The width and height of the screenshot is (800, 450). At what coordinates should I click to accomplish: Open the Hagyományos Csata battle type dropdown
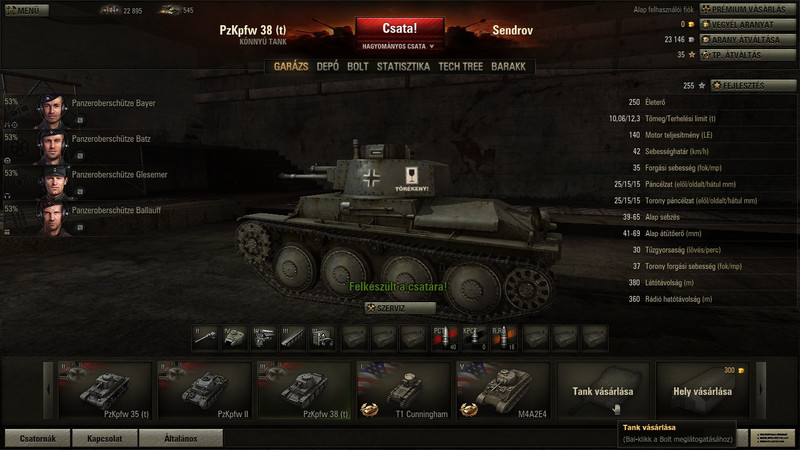click(x=399, y=46)
